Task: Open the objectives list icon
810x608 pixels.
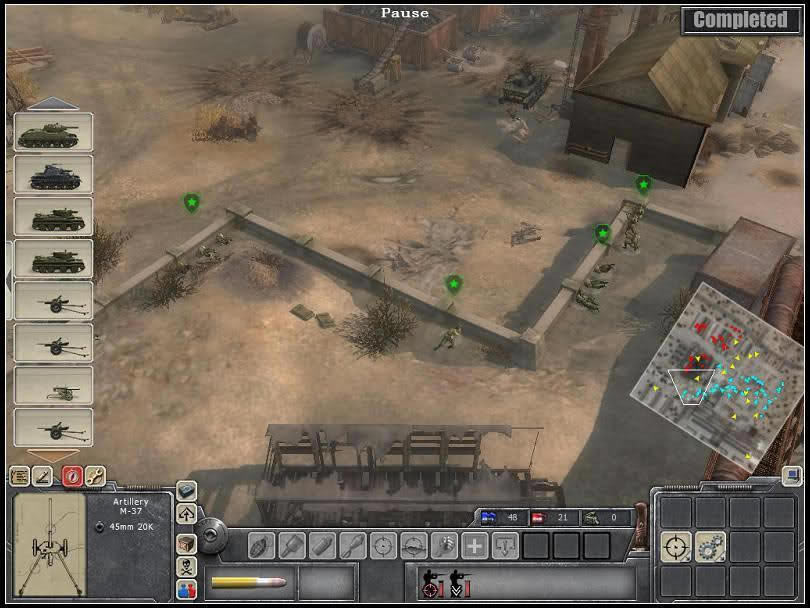Action: click(18, 477)
